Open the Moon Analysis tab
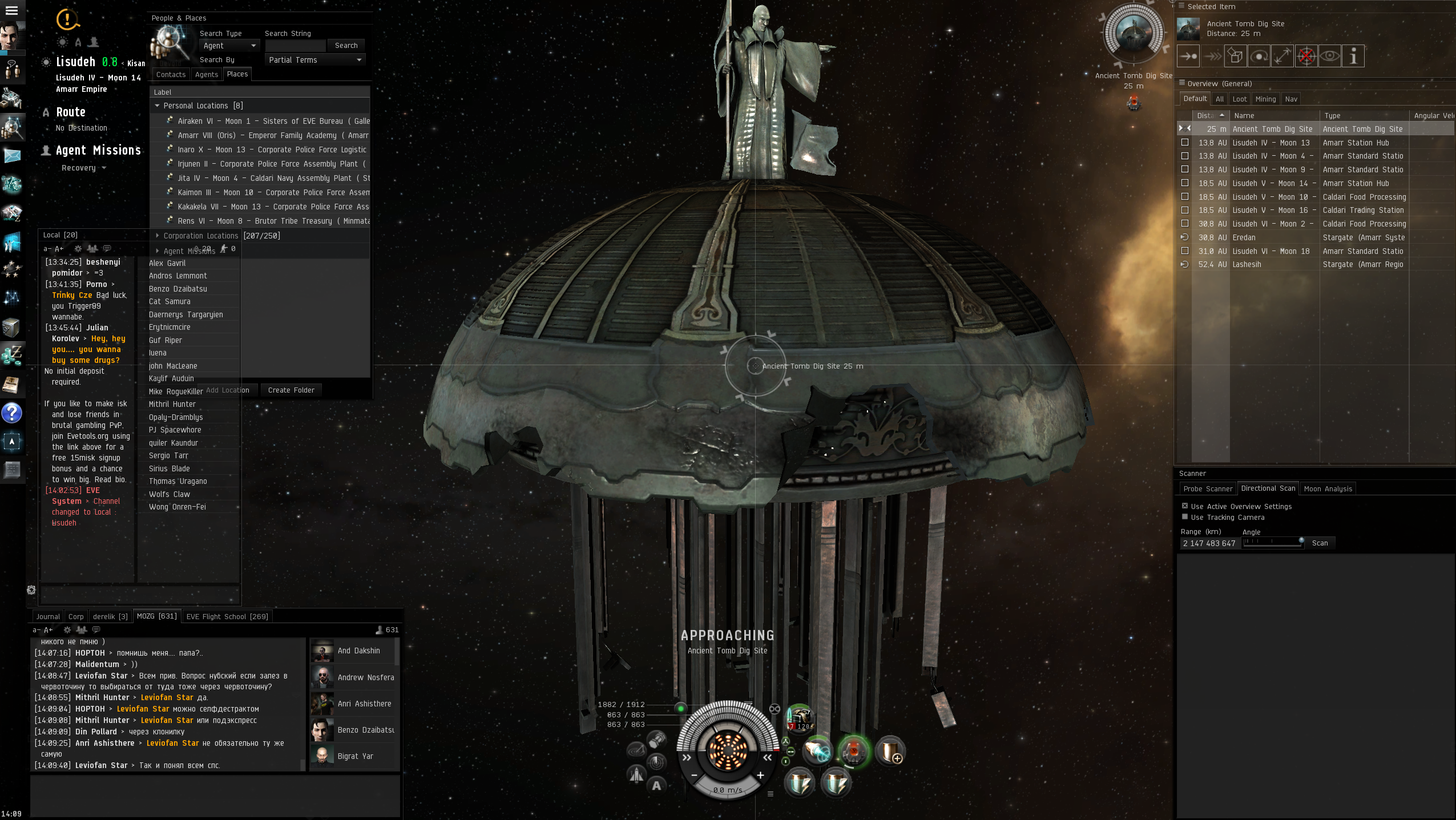Screen dimensions: 1456x820 click(1328, 489)
